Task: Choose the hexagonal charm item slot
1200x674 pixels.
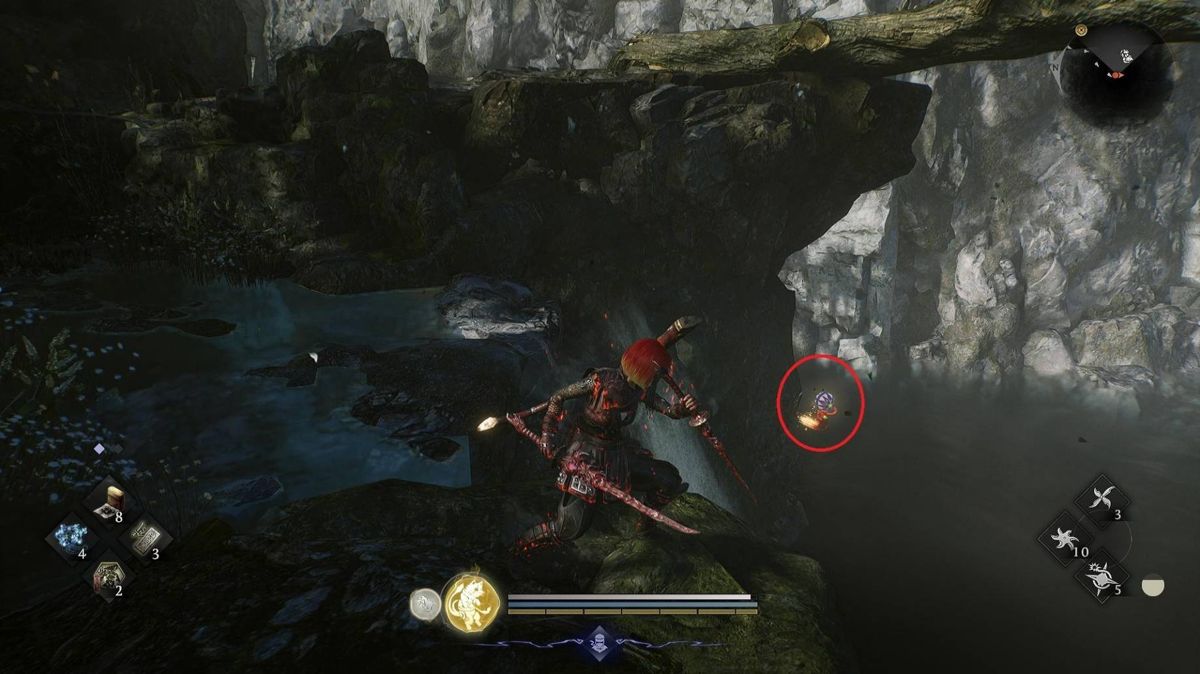Action: [106, 576]
